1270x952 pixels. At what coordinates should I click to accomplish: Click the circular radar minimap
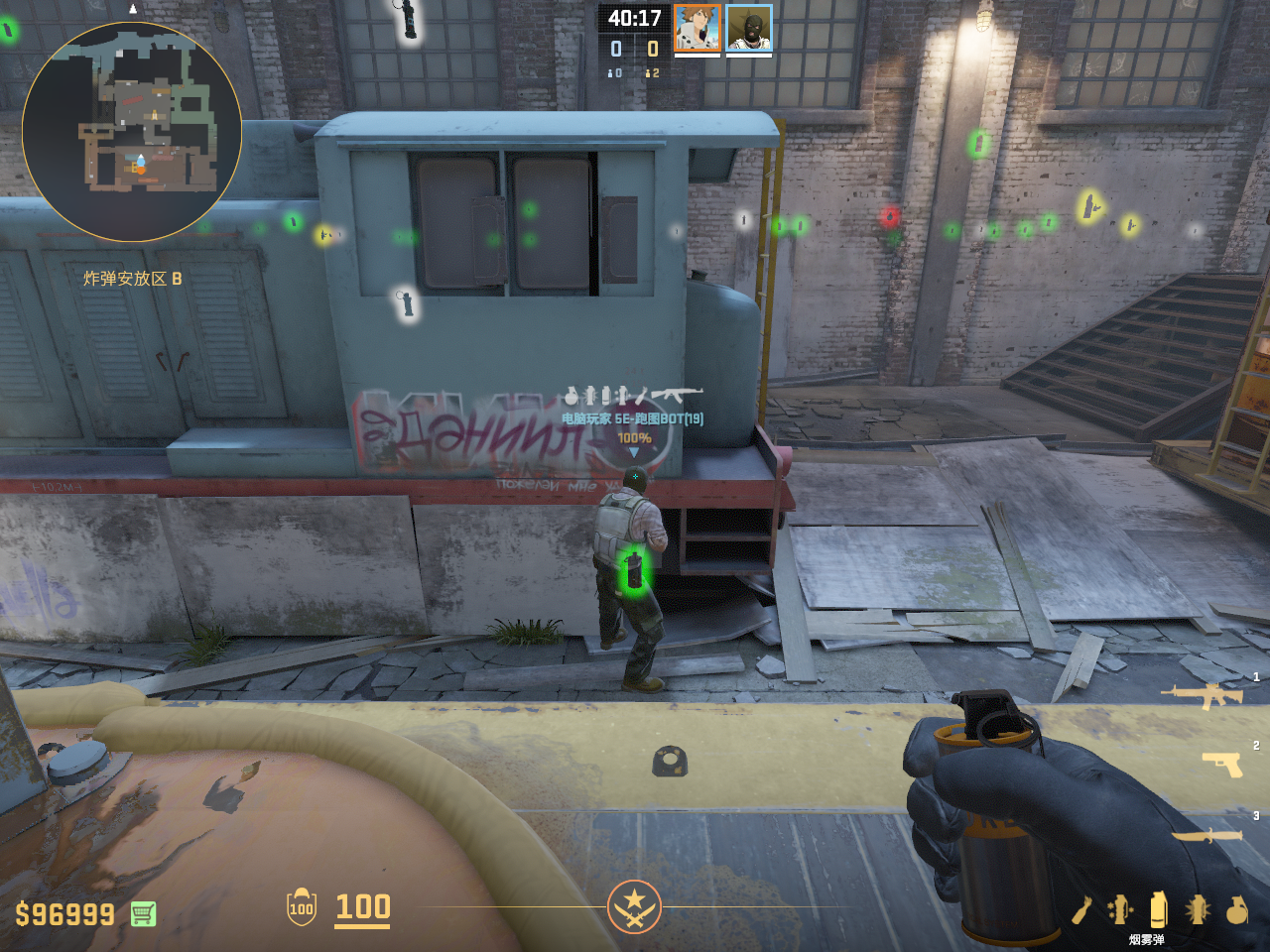click(x=132, y=132)
